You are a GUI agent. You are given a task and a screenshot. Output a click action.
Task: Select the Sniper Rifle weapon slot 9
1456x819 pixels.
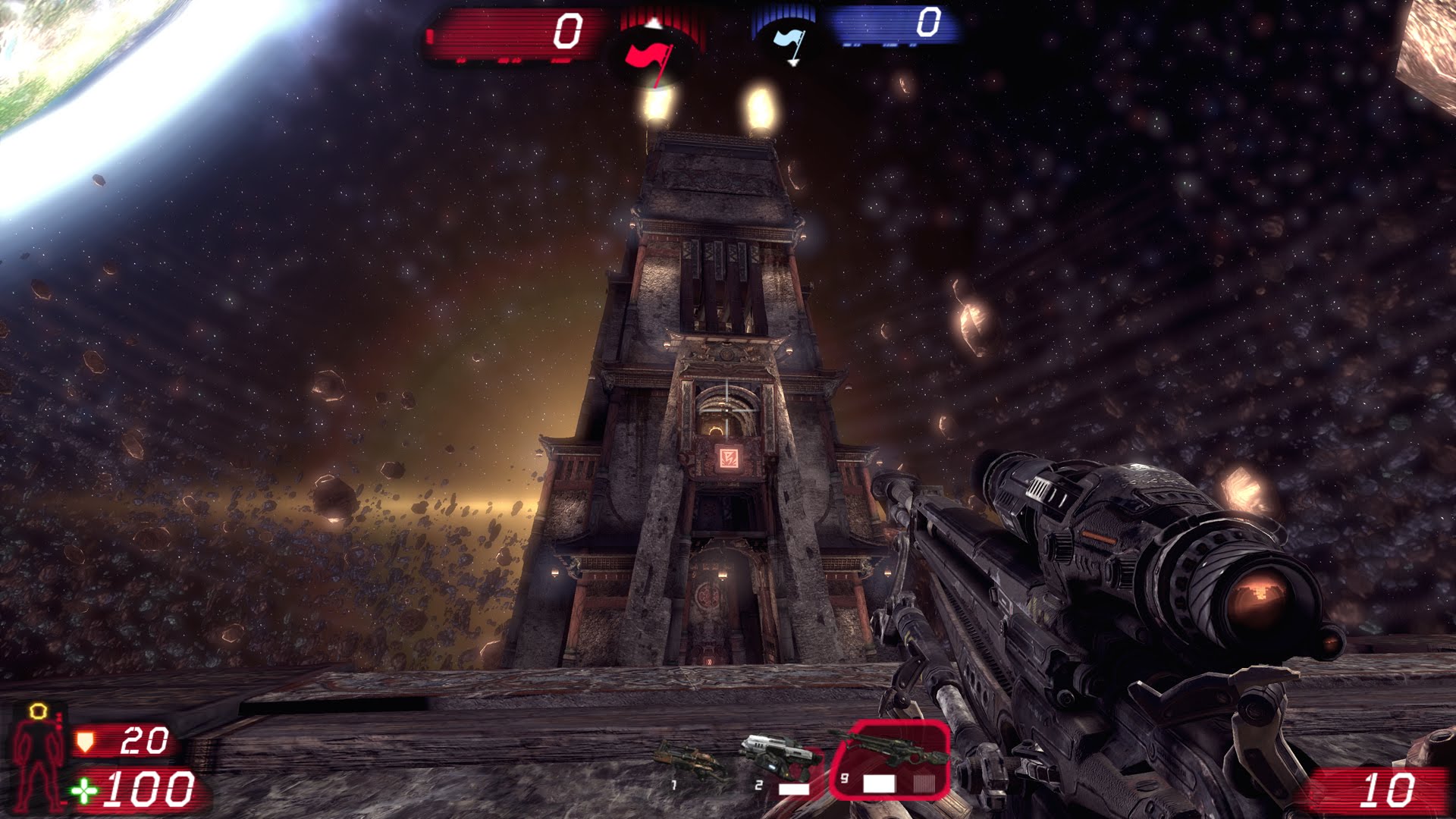[890, 760]
